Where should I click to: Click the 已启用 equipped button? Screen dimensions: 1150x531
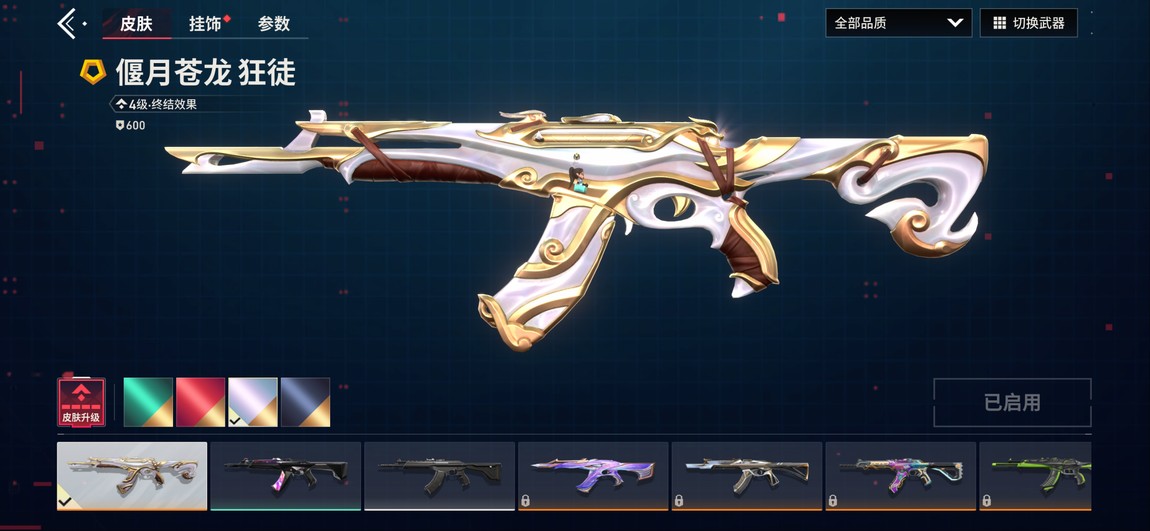(x=1012, y=402)
